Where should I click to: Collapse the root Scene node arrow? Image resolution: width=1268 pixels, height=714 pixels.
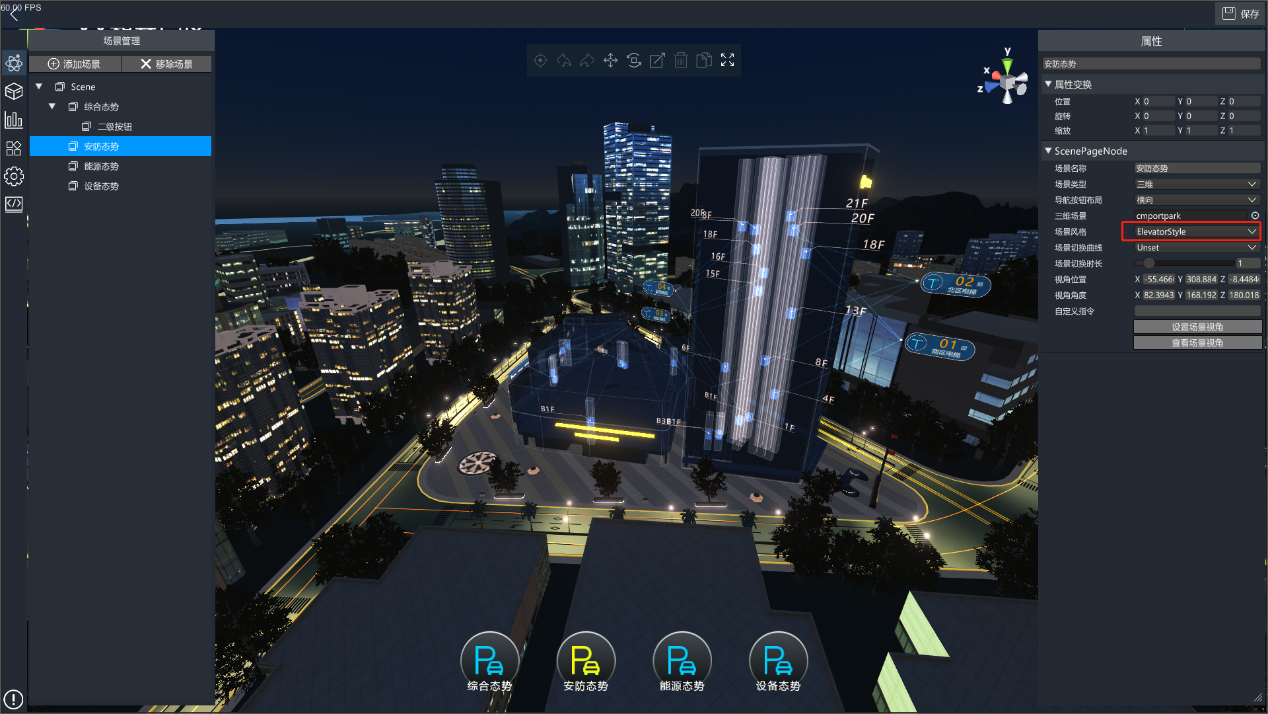point(38,87)
